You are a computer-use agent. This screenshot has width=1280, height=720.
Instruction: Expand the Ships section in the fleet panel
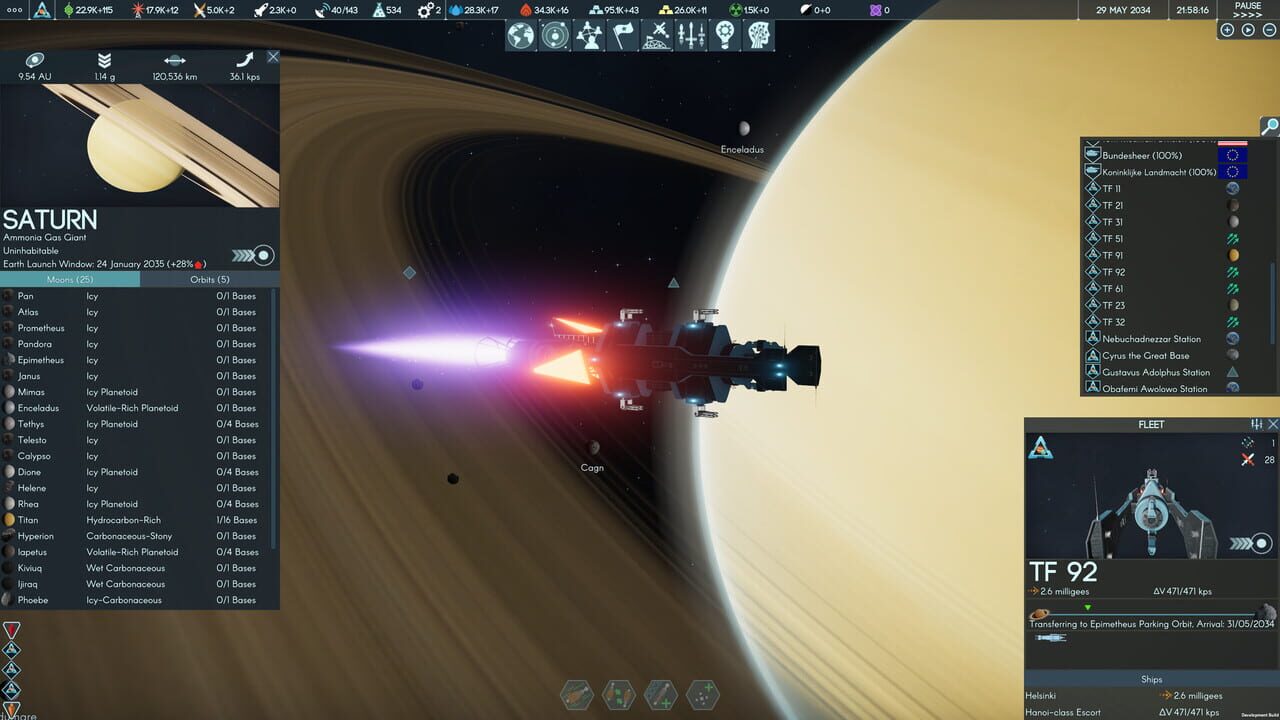1150,678
